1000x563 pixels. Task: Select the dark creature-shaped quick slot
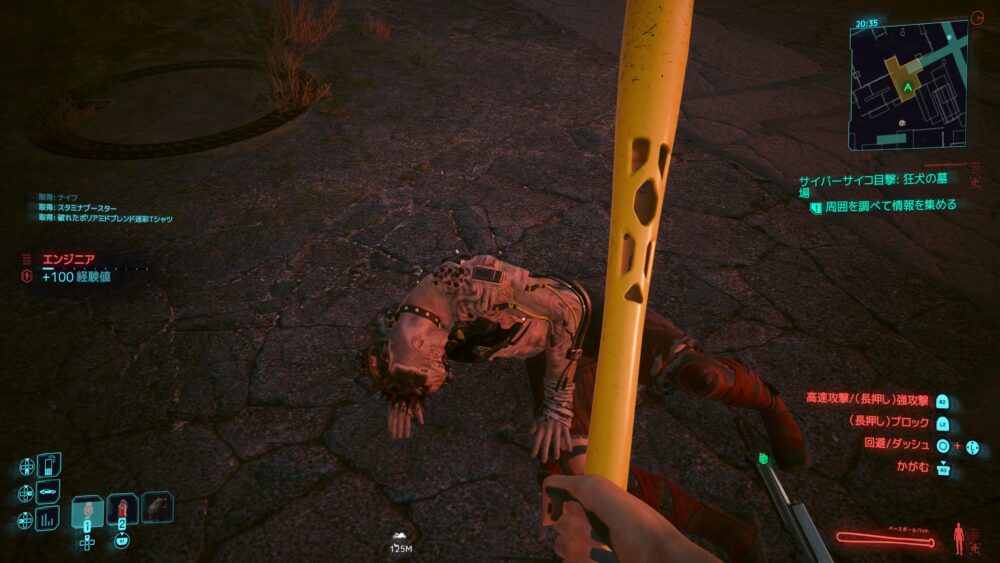click(x=157, y=507)
